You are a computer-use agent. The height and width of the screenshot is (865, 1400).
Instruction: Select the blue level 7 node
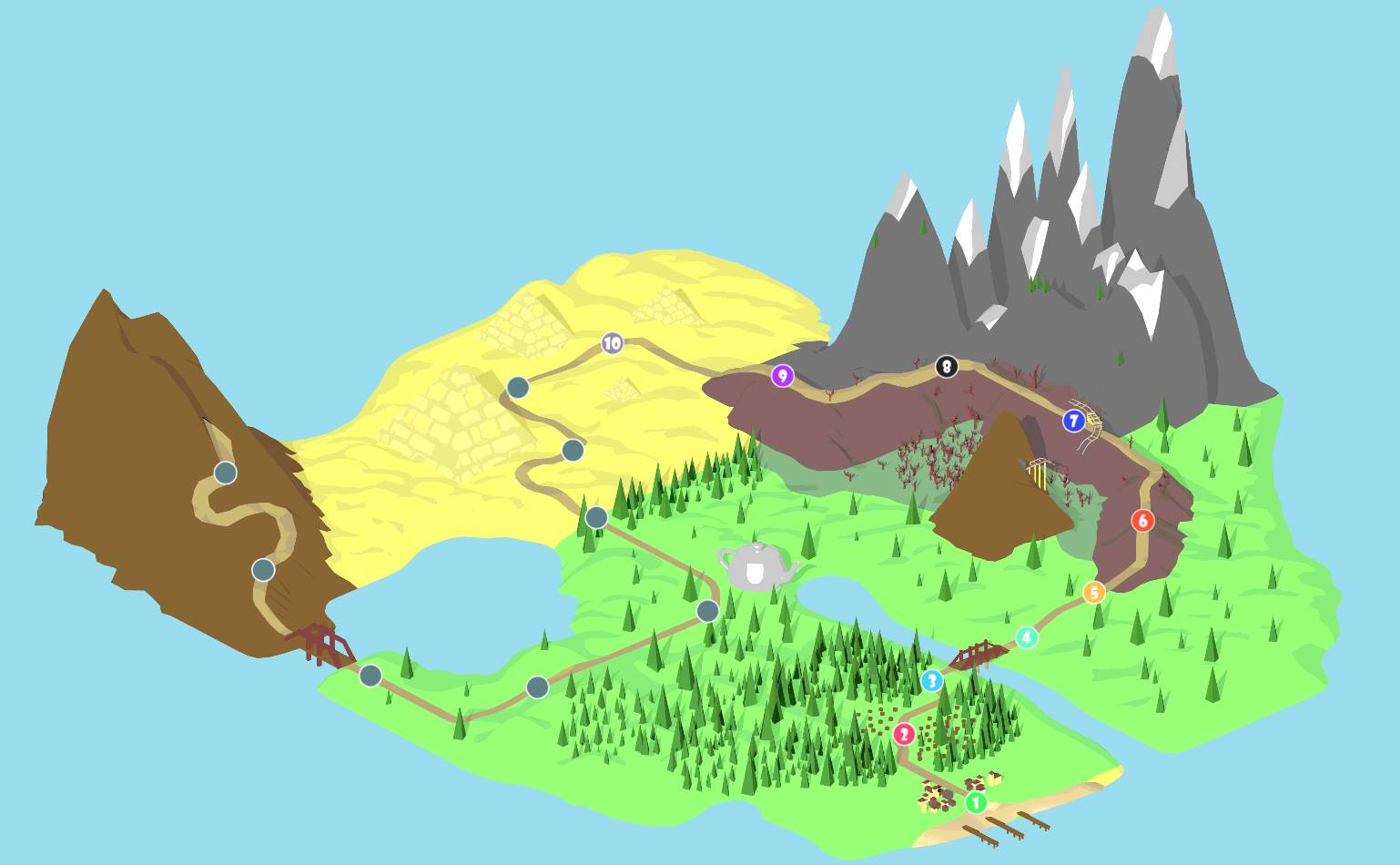(x=1074, y=421)
